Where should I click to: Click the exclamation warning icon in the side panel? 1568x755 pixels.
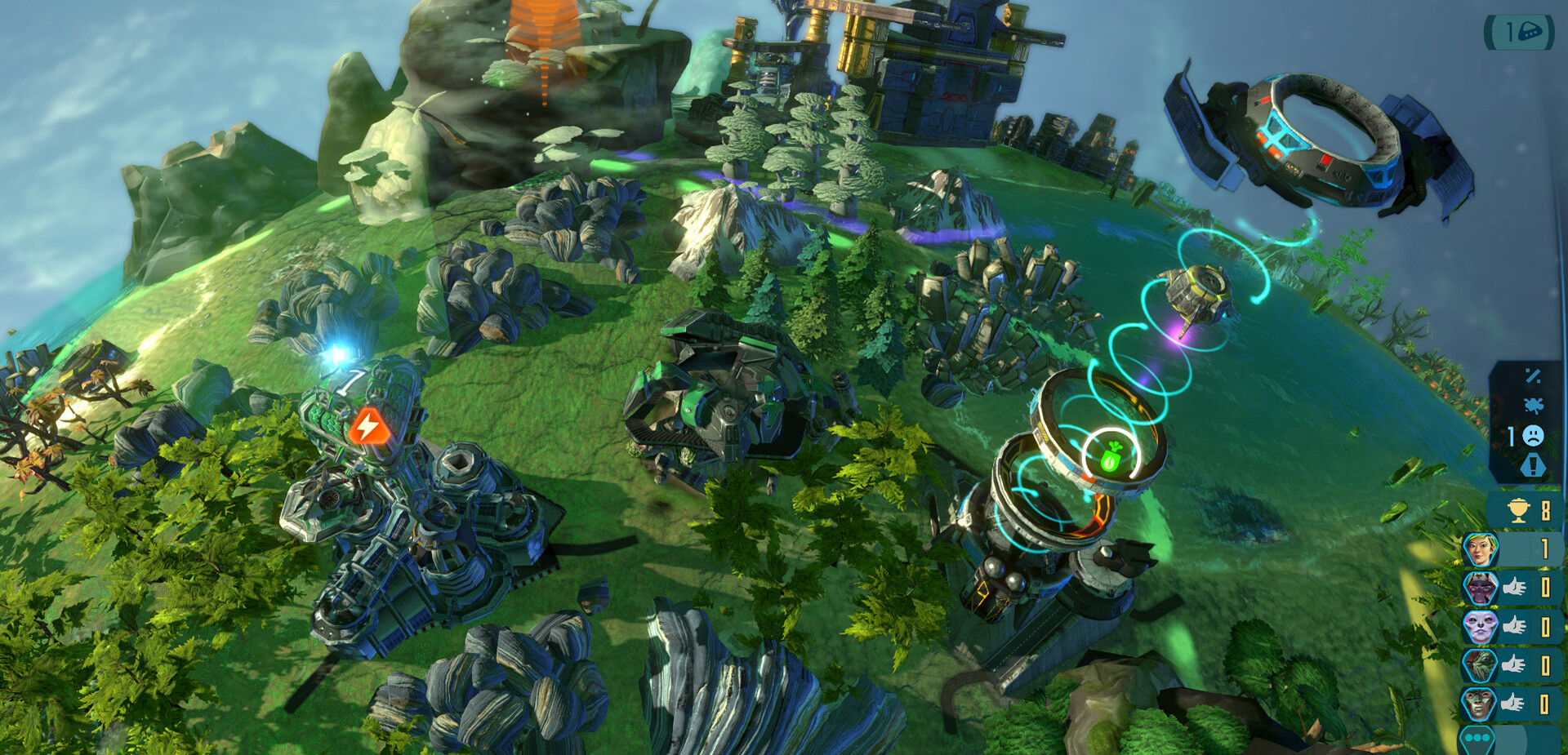tap(1532, 464)
